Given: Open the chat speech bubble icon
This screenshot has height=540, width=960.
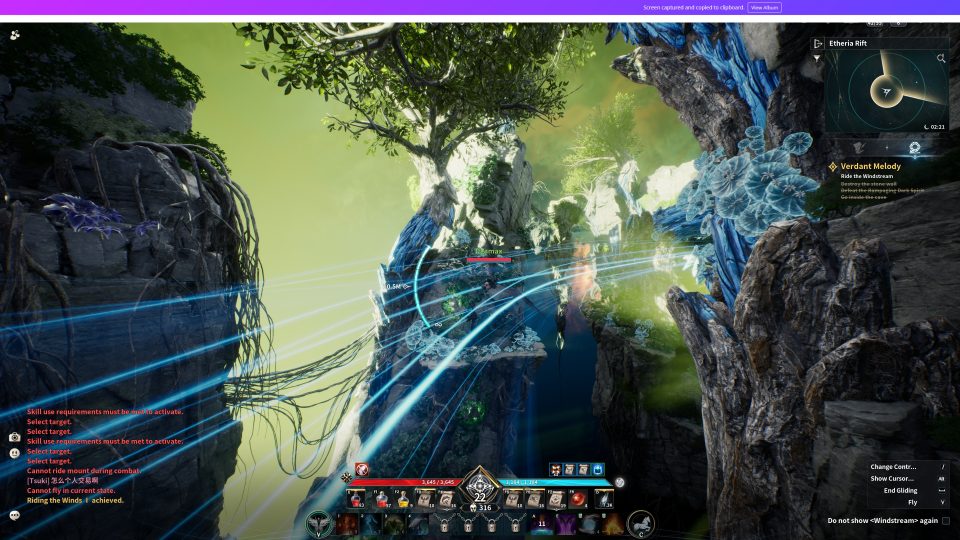Looking at the screenshot, I should [15, 515].
